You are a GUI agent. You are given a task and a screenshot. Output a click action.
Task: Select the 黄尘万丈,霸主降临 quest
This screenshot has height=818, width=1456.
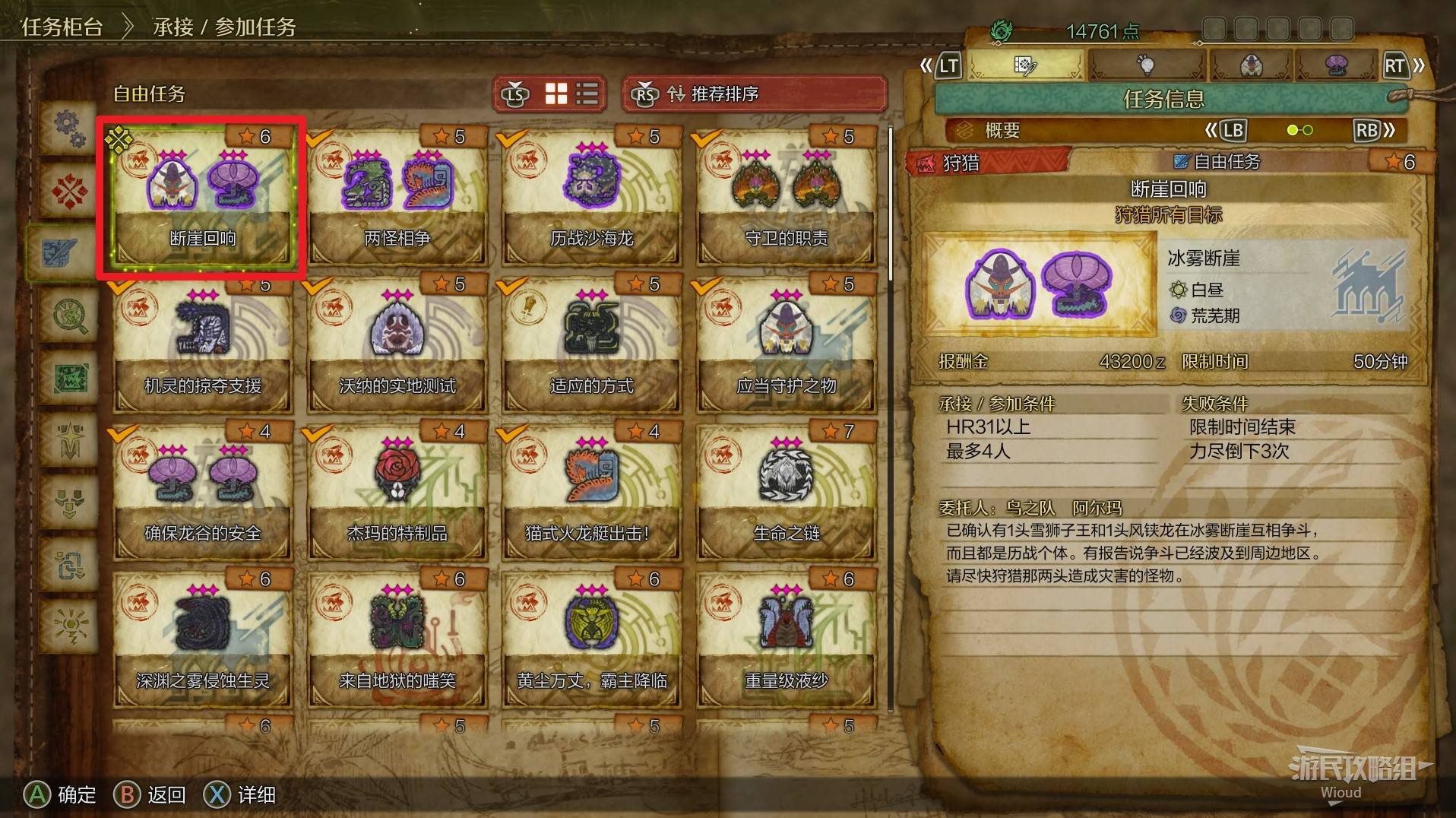[x=591, y=641]
